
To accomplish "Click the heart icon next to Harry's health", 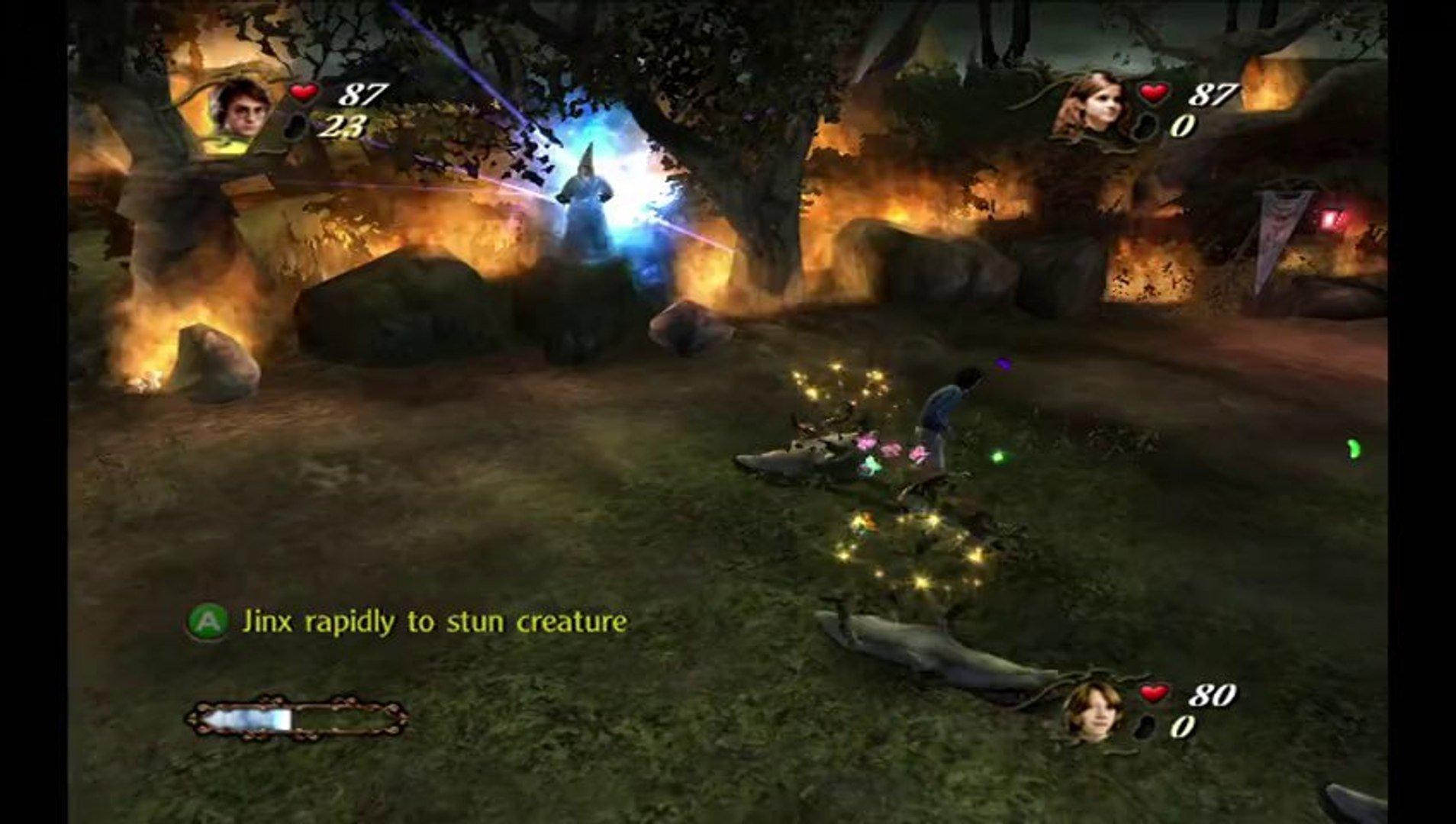I will (304, 93).
